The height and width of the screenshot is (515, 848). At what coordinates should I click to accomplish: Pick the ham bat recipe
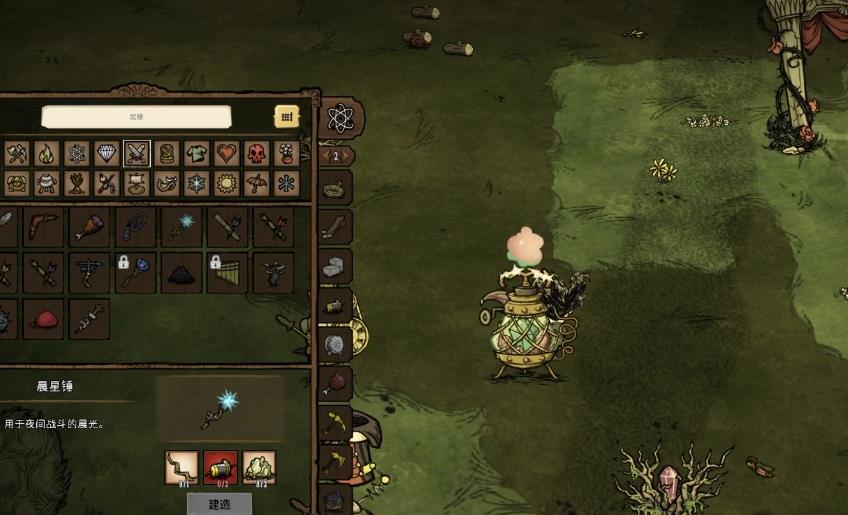(x=89, y=227)
